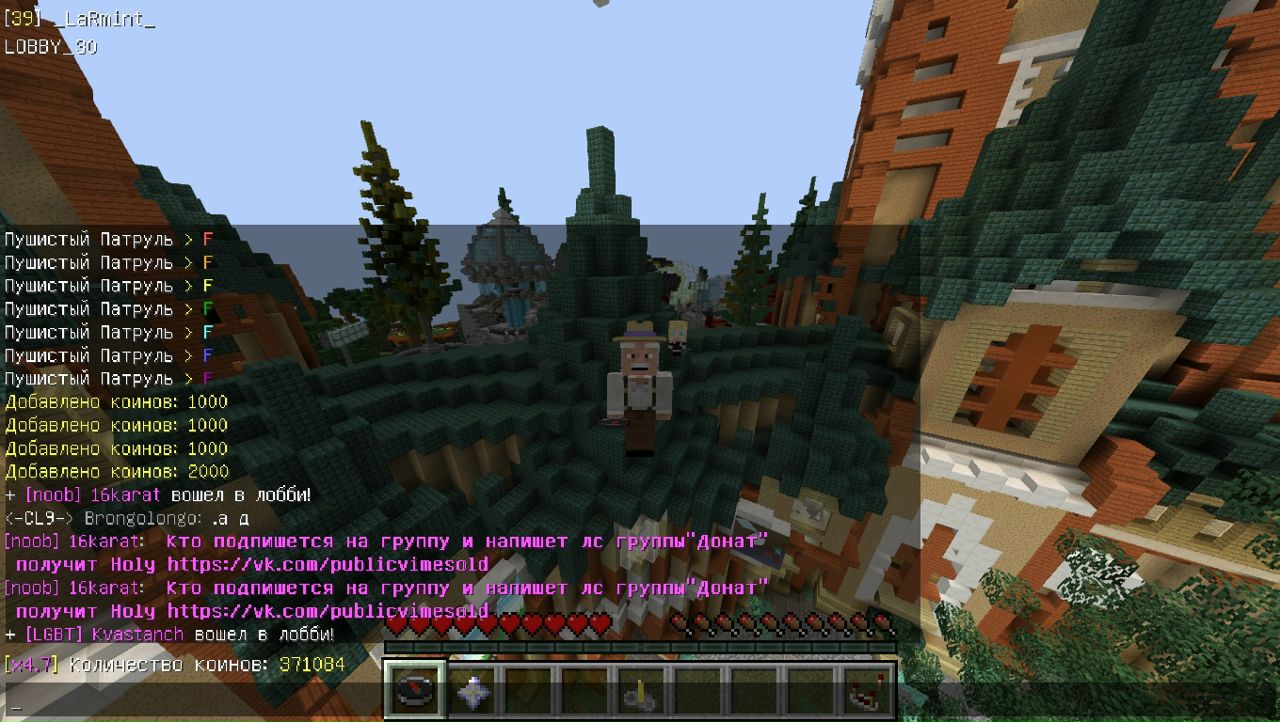
Task: Select the compass hotbar slot
Action: 412,690
